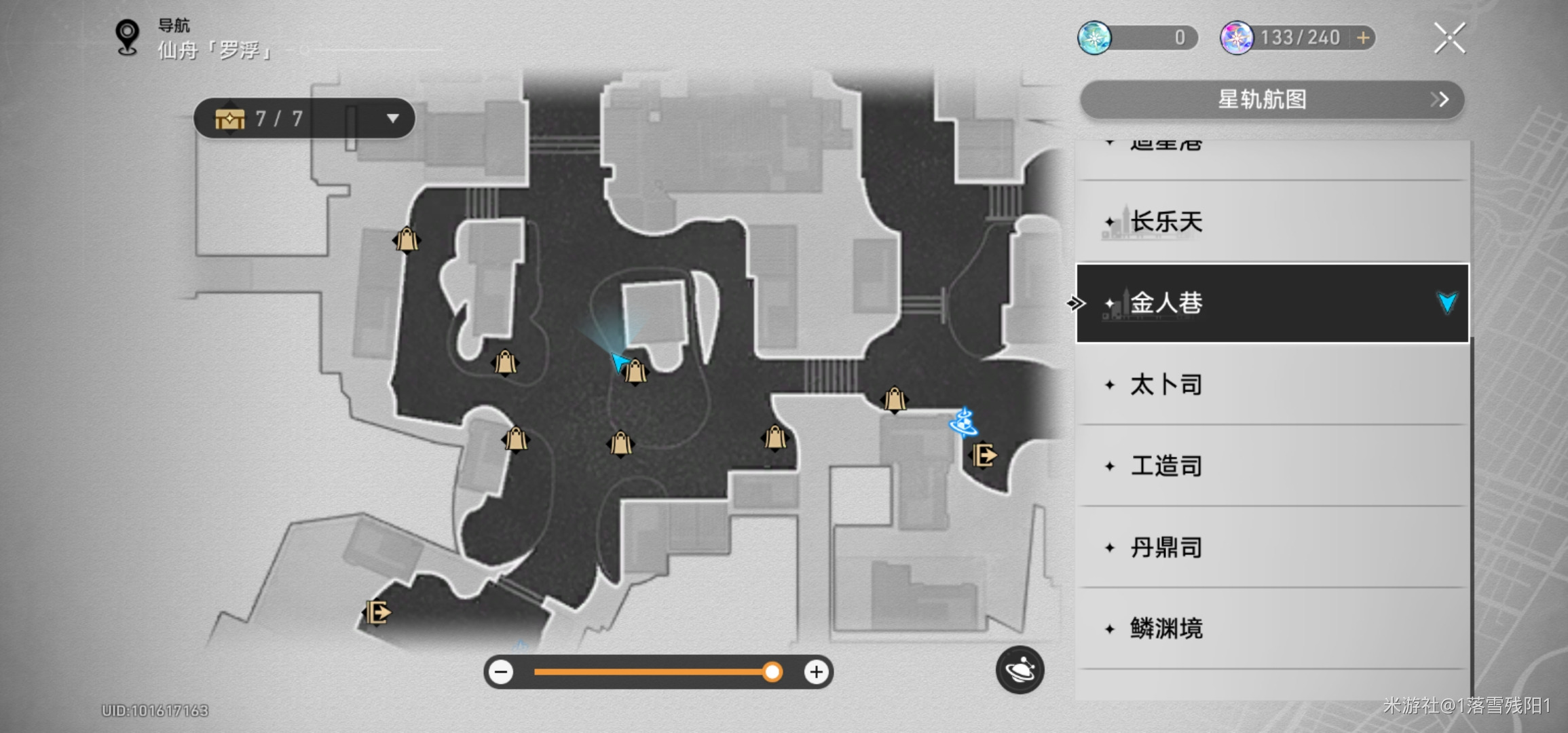Screen dimensions: 1568x733
Task: Select the blue space anchor teleport marker
Action: coord(963,422)
